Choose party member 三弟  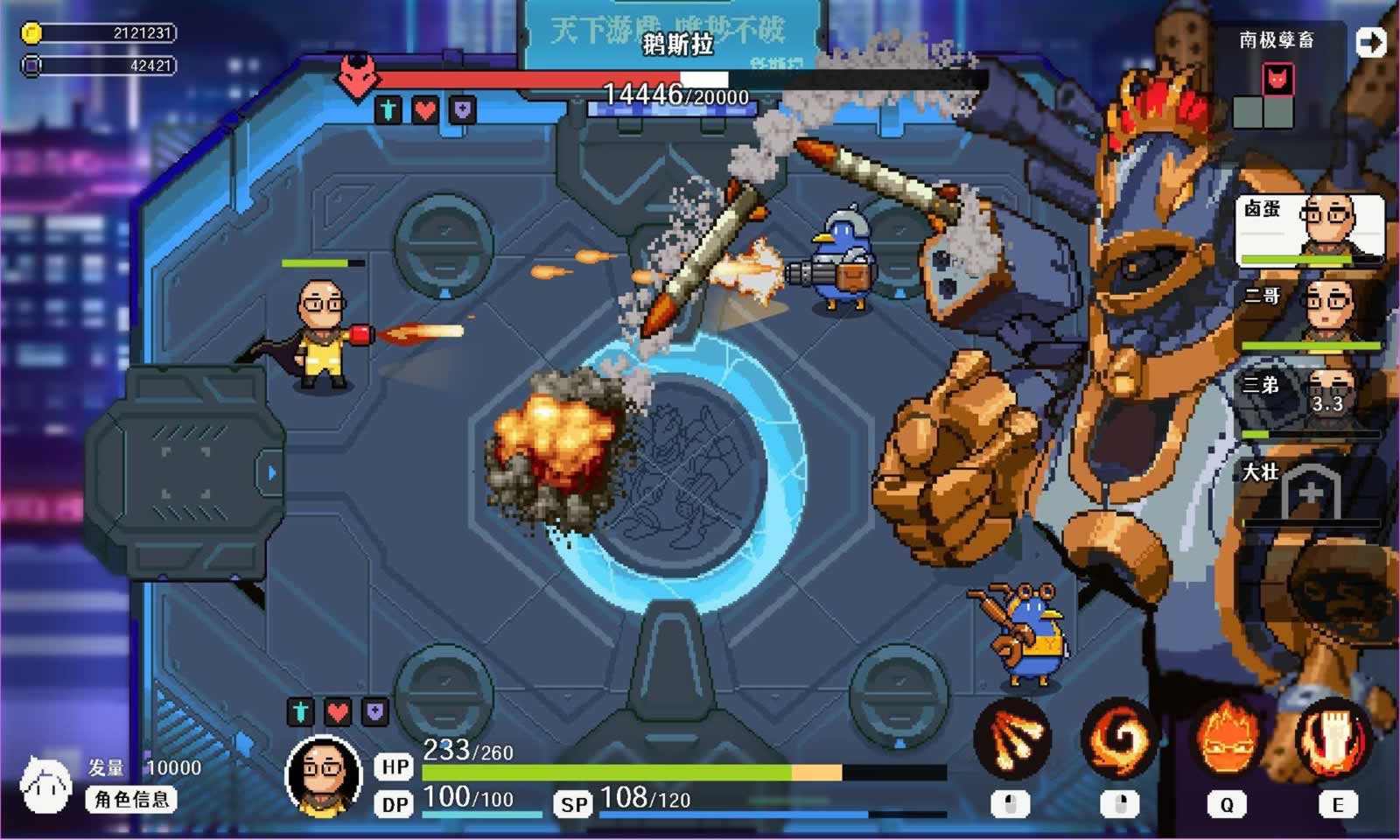(1310, 402)
